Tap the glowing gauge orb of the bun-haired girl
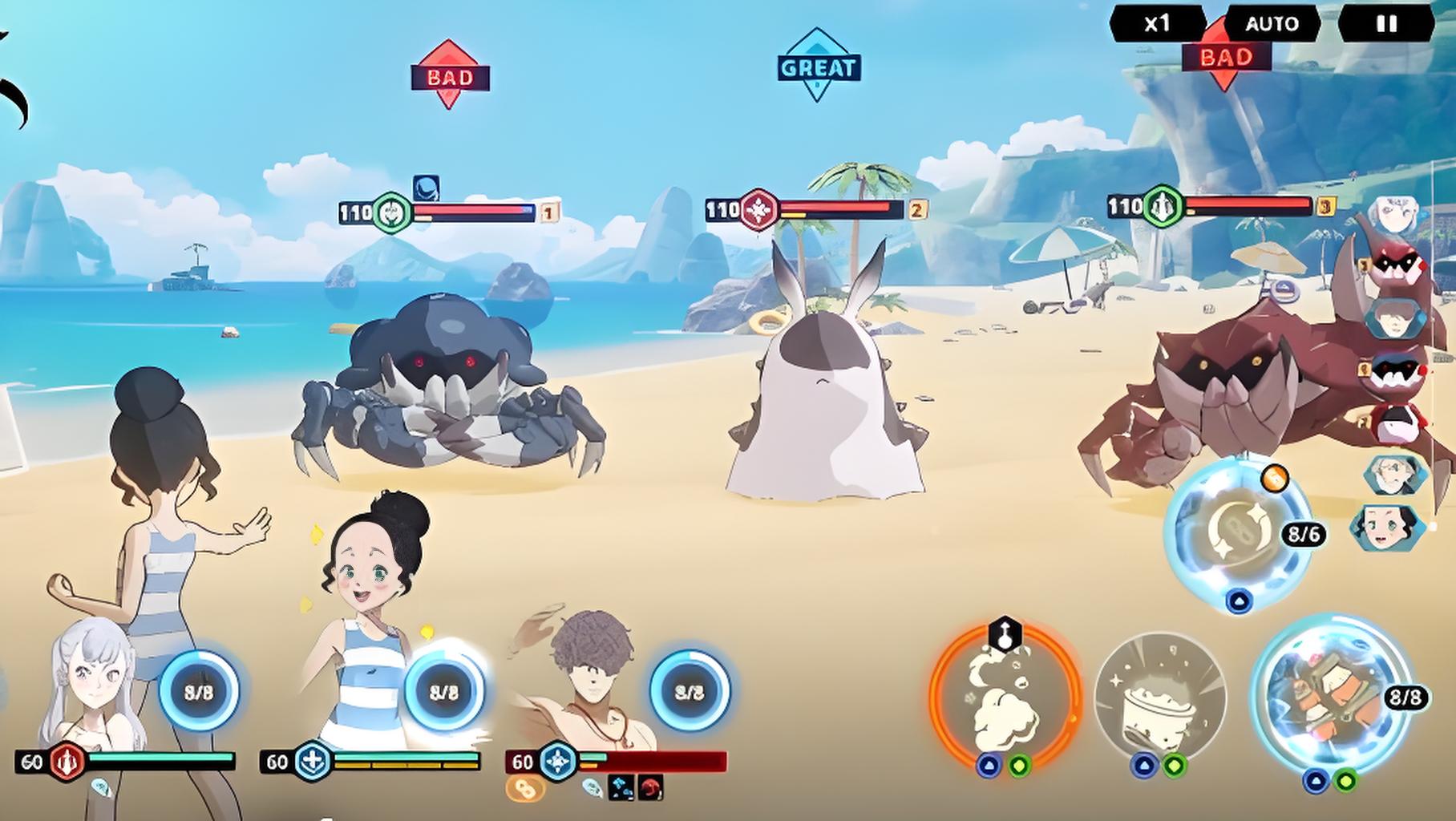This screenshot has height=821, width=1456. [443, 691]
